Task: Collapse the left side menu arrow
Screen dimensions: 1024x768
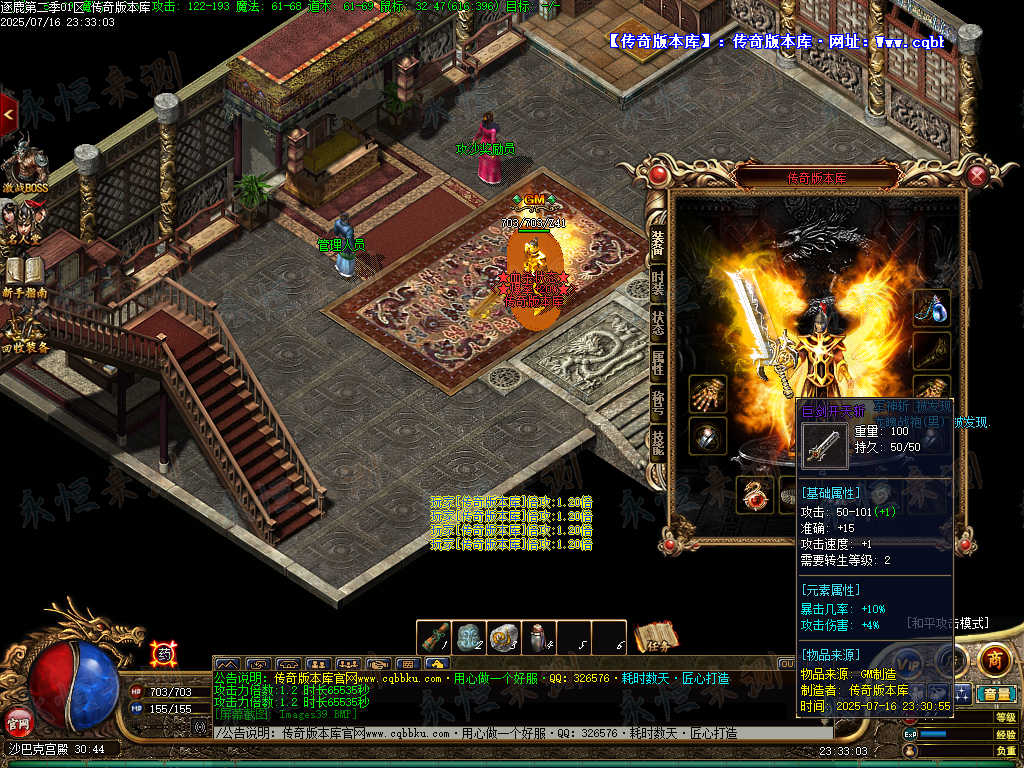Action: [9, 116]
